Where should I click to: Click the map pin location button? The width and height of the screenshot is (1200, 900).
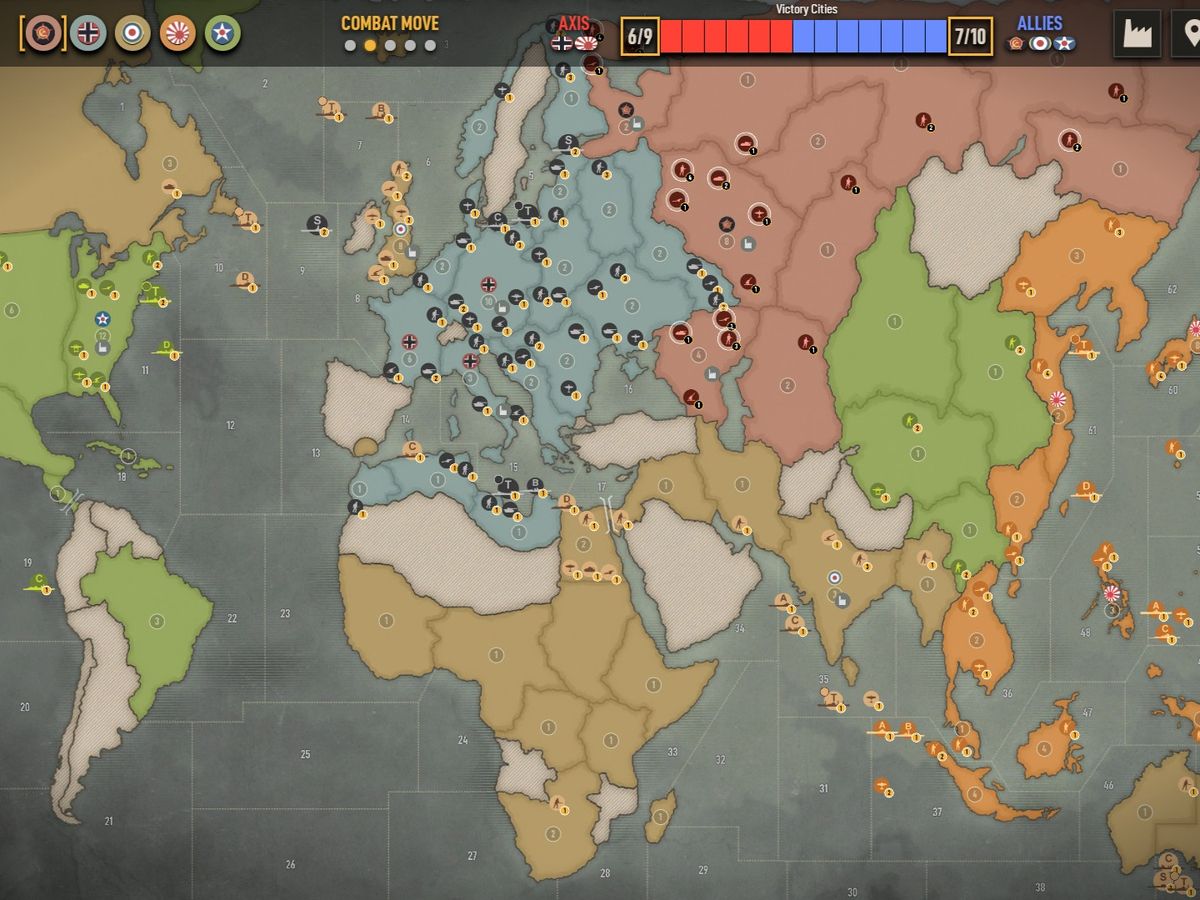coord(1189,35)
